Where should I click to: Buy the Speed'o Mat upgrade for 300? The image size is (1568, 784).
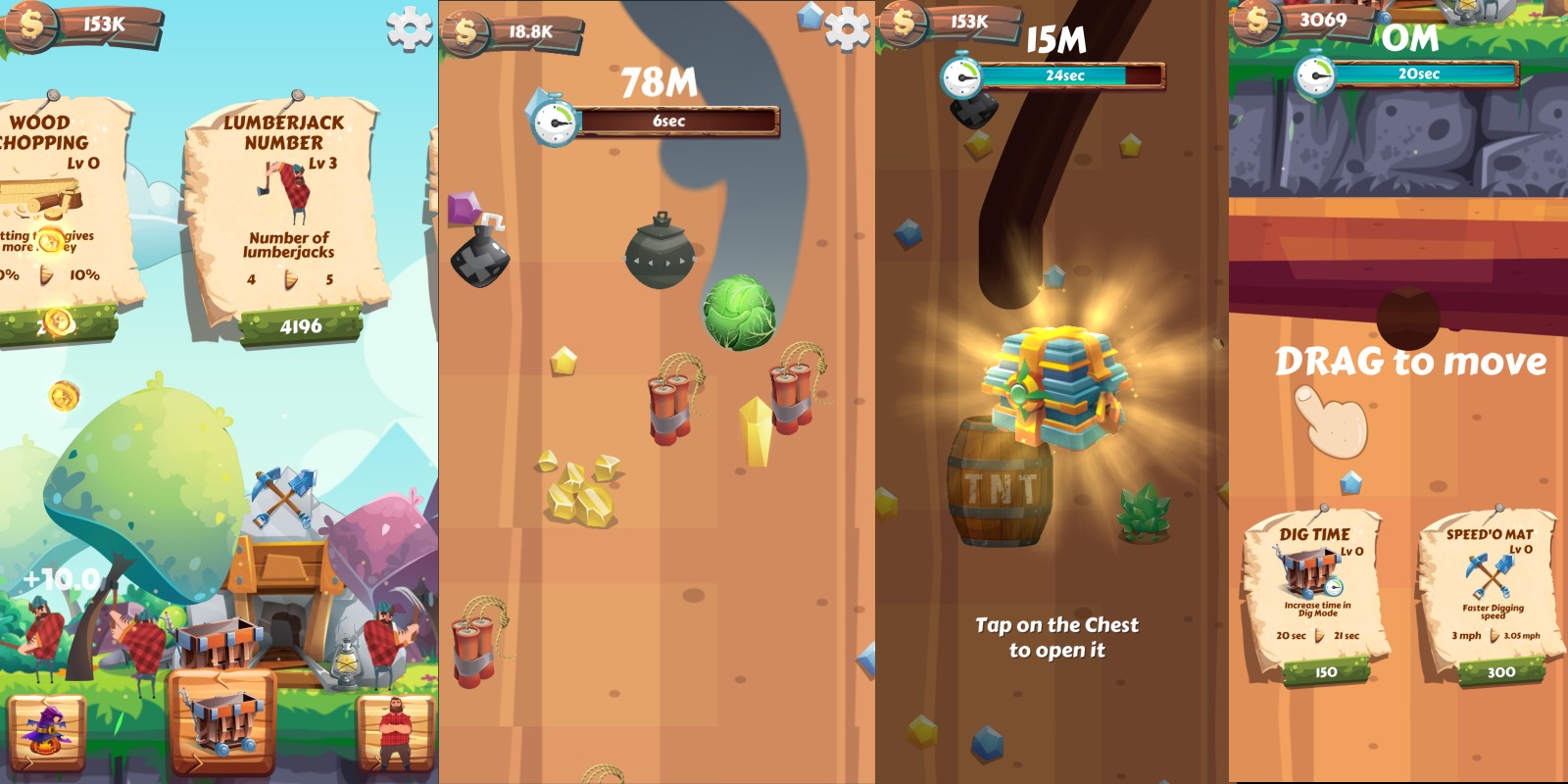[x=1500, y=672]
